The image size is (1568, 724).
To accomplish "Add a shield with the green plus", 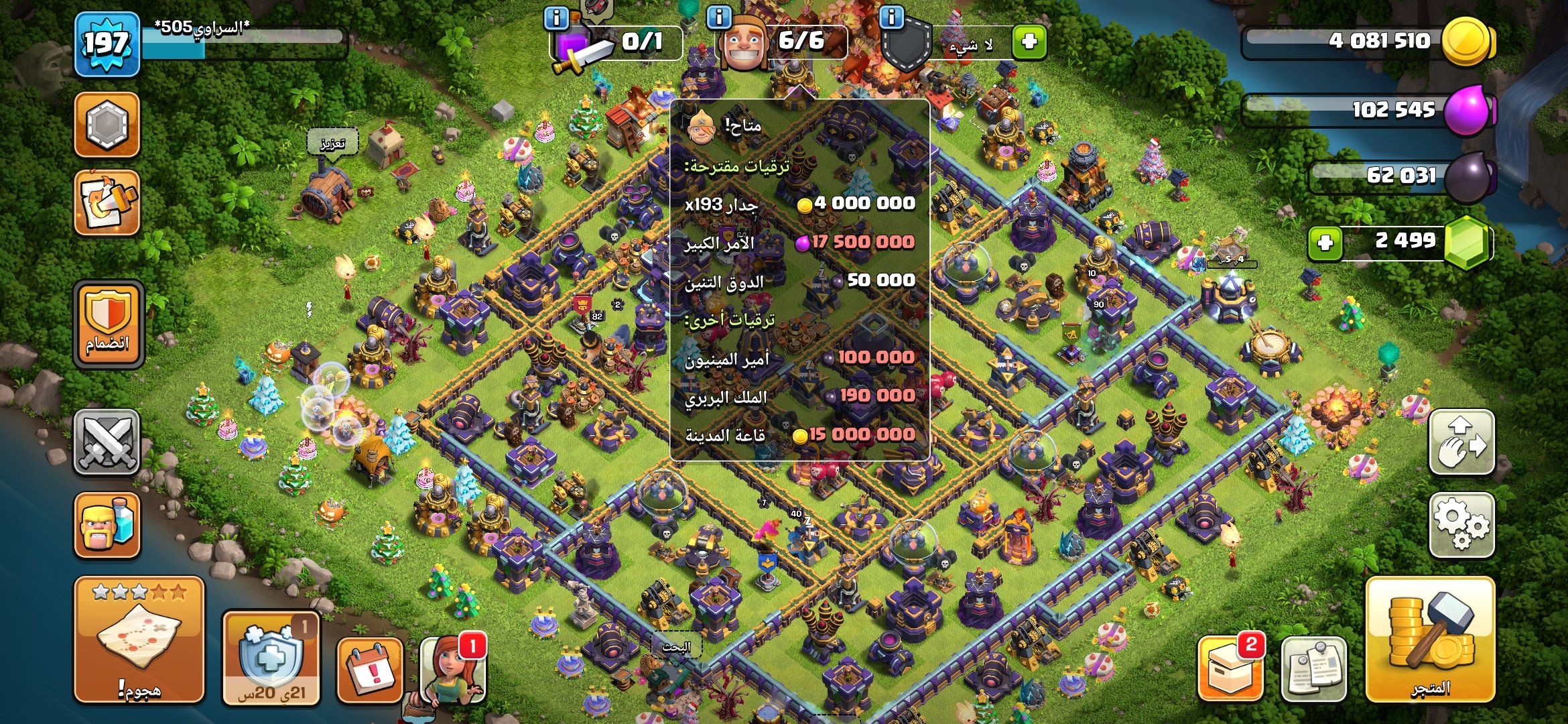I will point(1029,42).
